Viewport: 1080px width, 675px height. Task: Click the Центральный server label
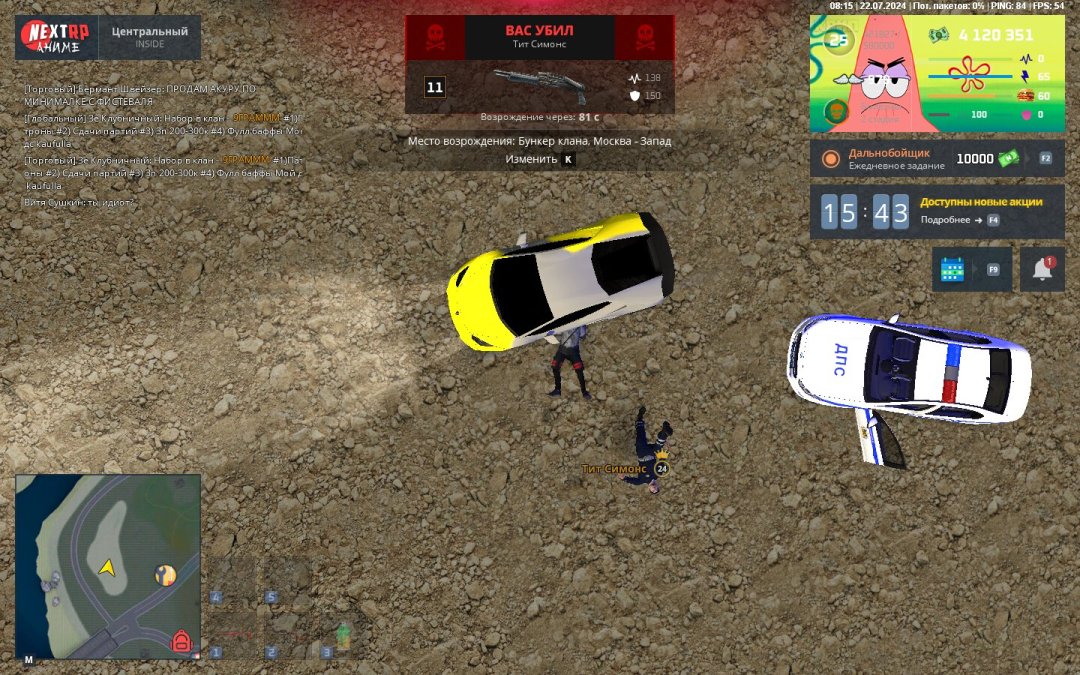pos(149,37)
